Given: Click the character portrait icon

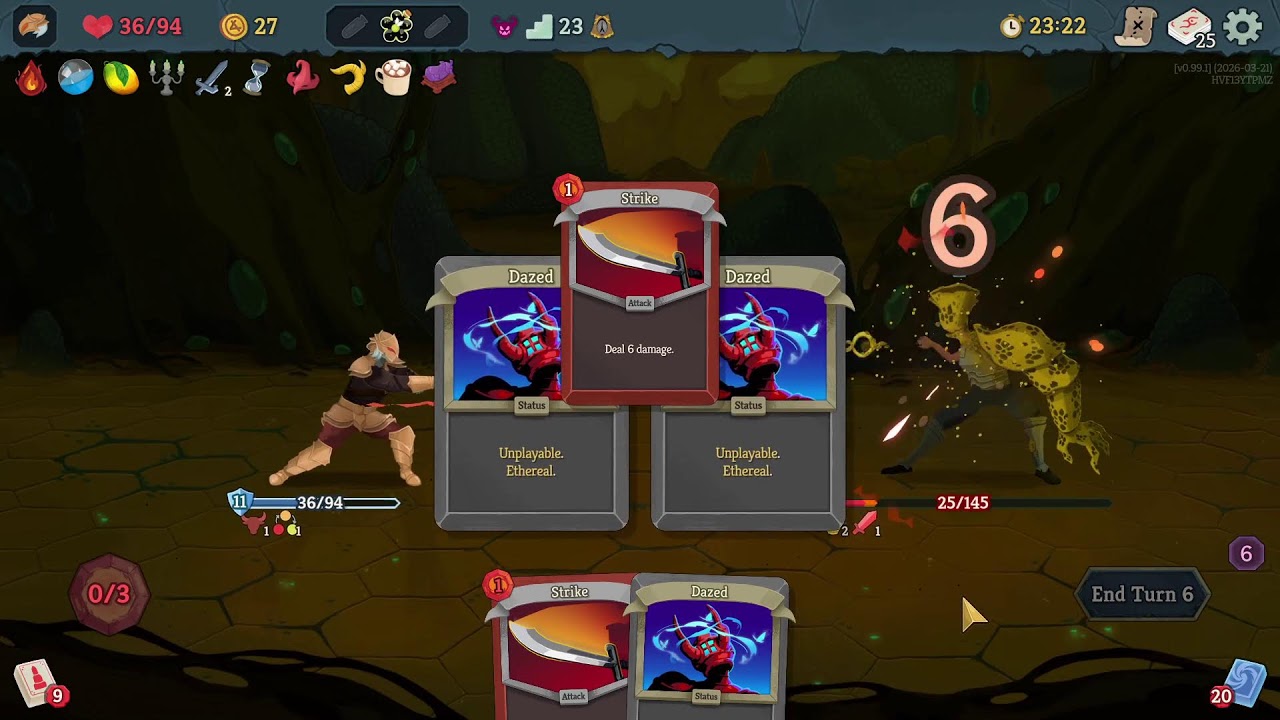Looking at the screenshot, I should [33, 26].
